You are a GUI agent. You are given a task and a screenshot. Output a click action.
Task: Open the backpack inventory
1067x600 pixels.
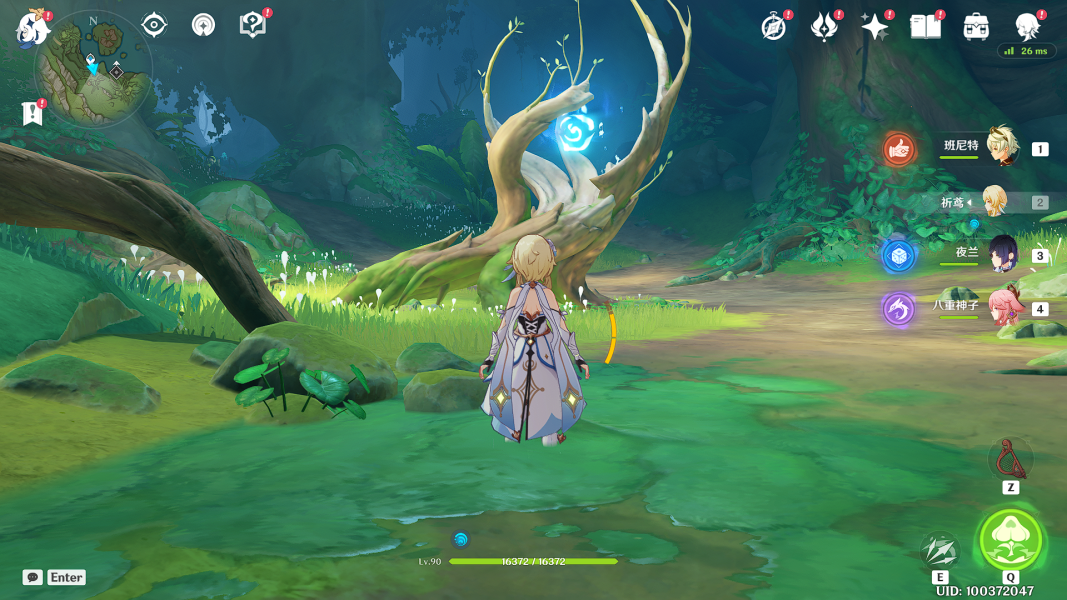[x=976, y=27]
